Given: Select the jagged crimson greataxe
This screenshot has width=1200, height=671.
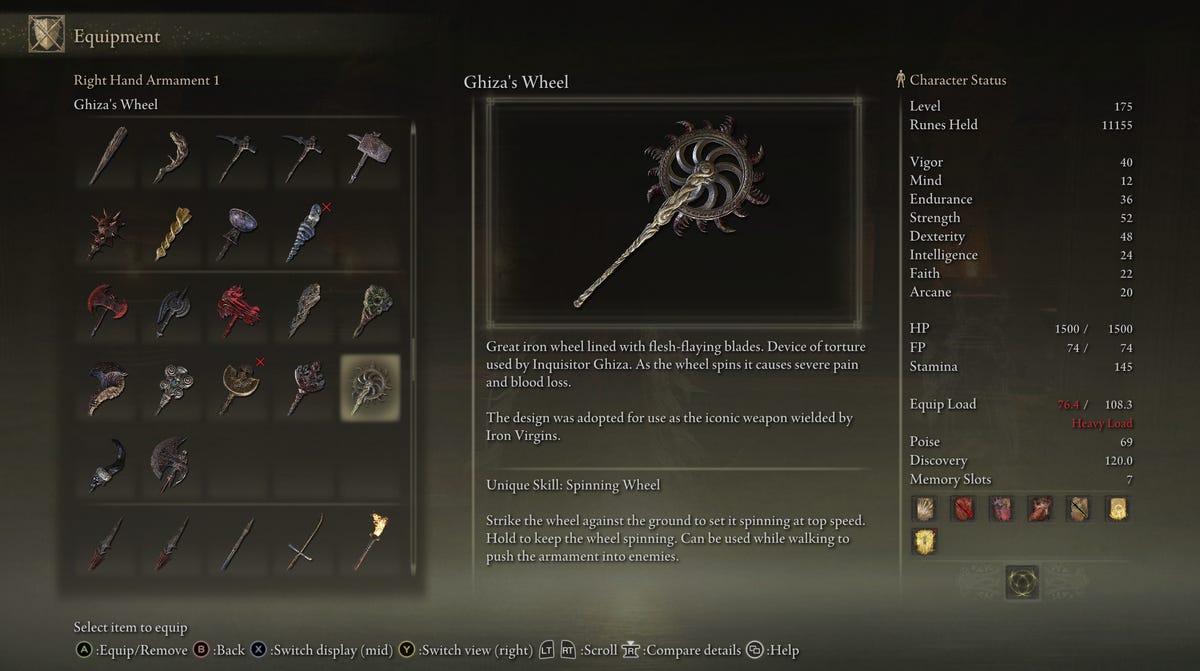Looking at the screenshot, I should click(x=238, y=310).
